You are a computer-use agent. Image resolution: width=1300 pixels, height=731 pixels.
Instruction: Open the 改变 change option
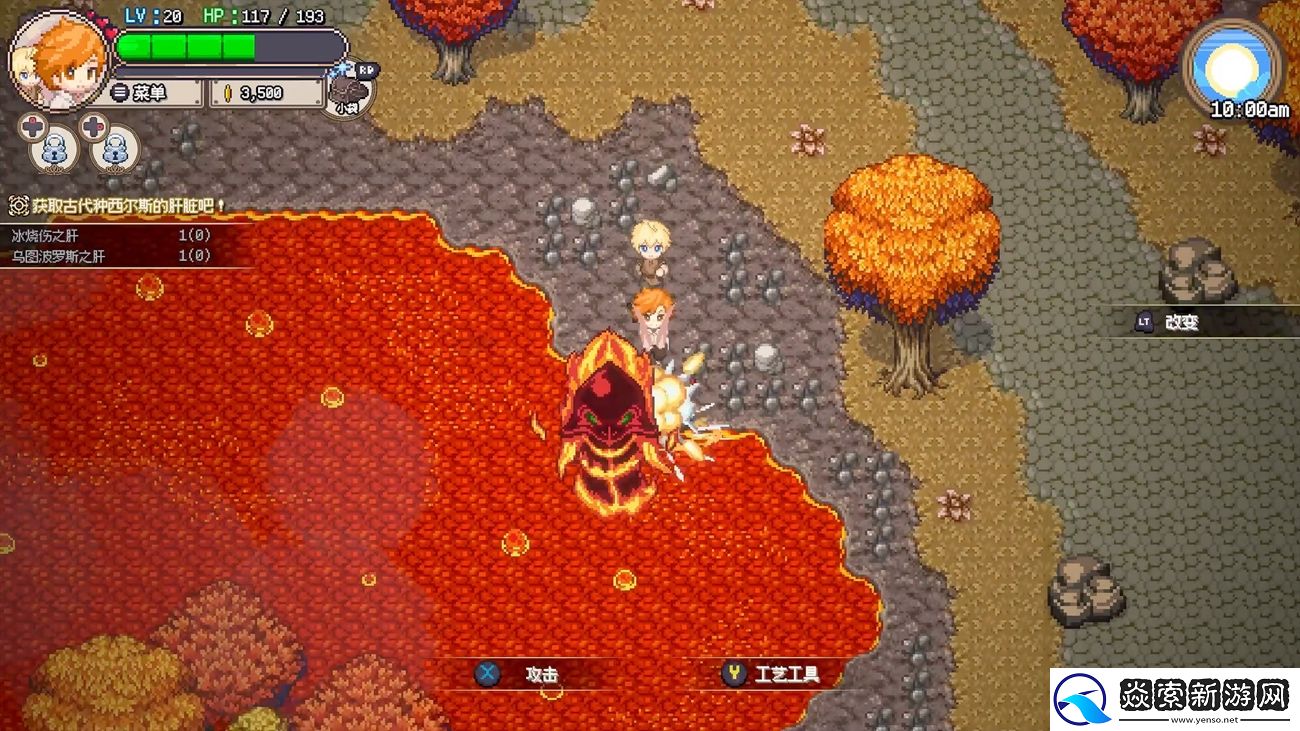tap(1180, 322)
